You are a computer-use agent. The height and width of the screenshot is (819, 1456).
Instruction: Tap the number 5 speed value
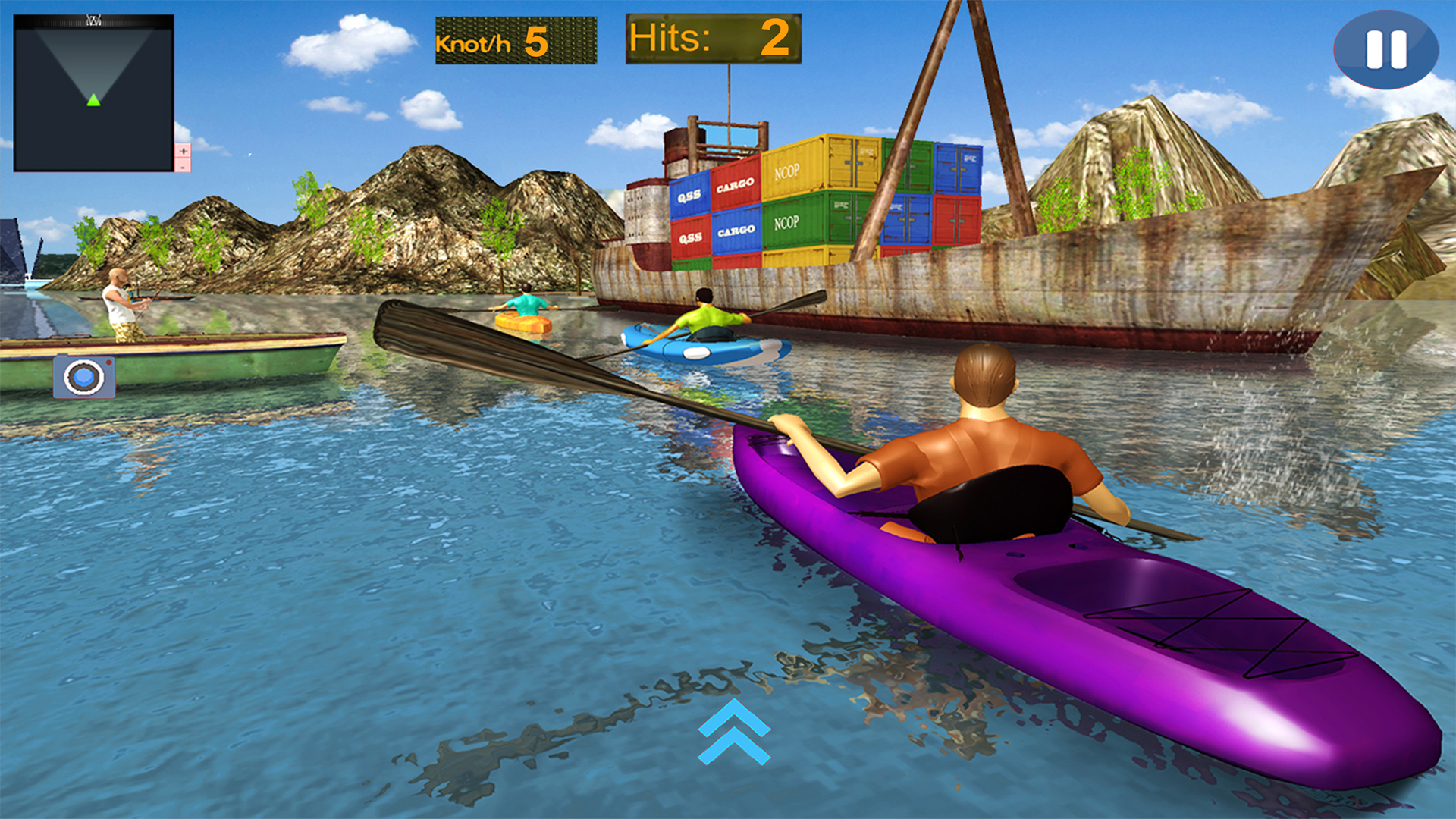(536, 42)
